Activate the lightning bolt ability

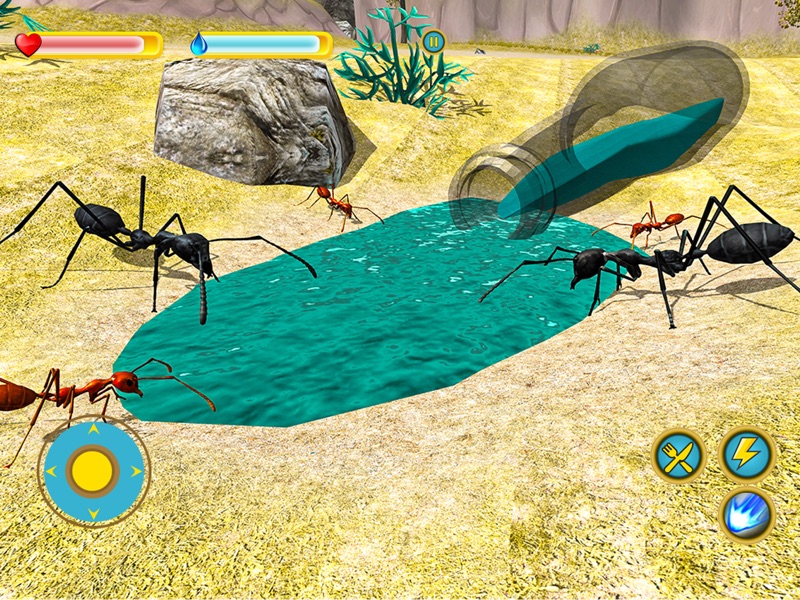pos(746,455)
